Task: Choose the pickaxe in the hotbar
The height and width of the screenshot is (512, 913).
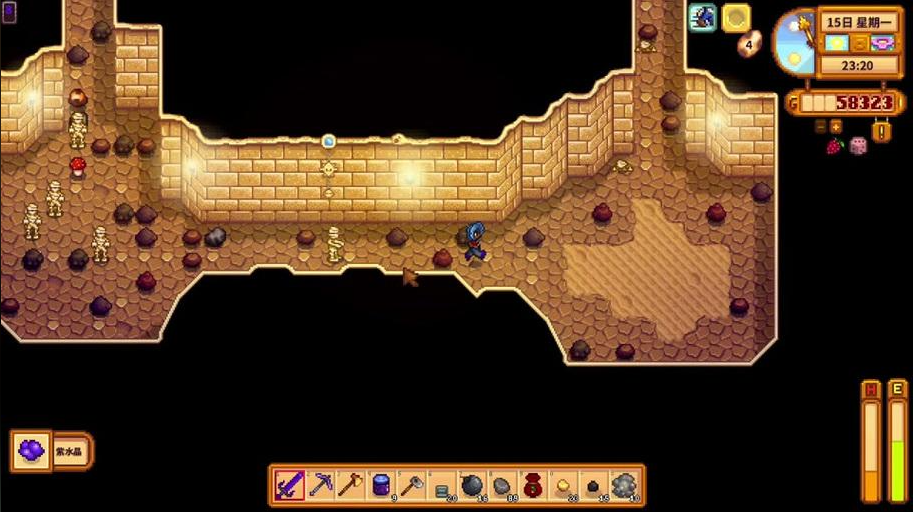Action: 320,486
